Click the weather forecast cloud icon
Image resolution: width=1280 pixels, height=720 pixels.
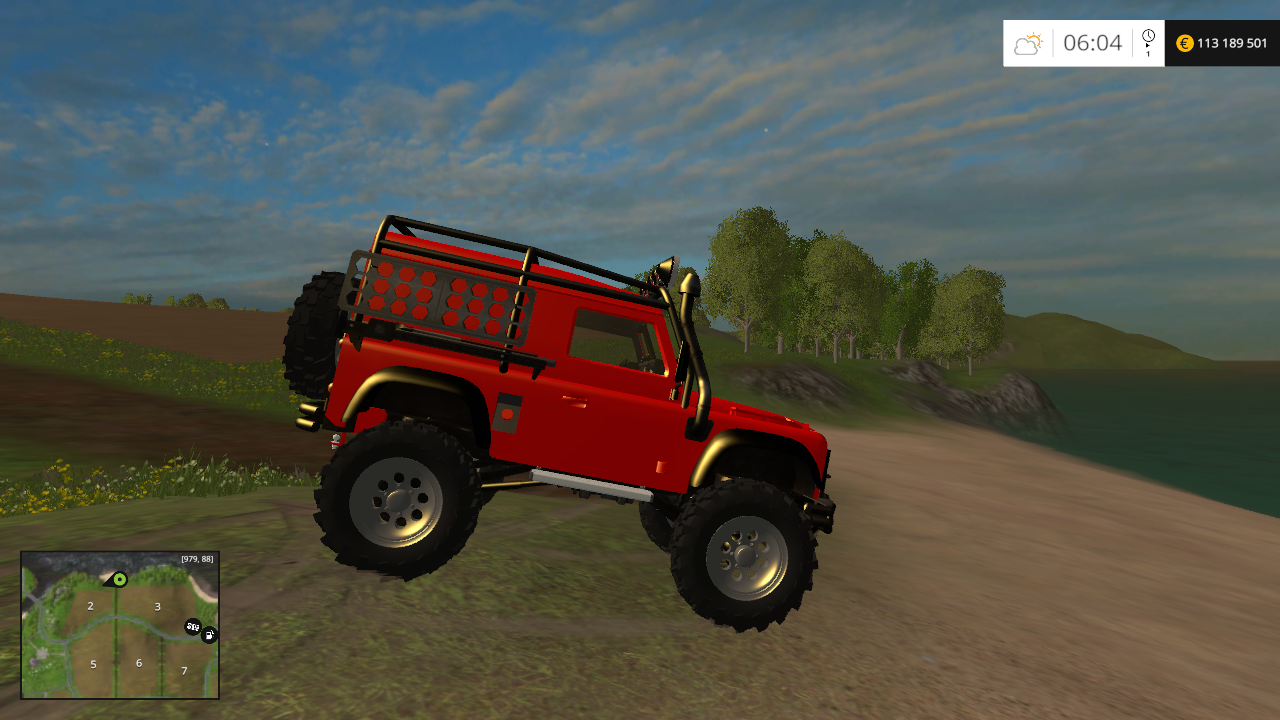click(x=1029, y=43)
